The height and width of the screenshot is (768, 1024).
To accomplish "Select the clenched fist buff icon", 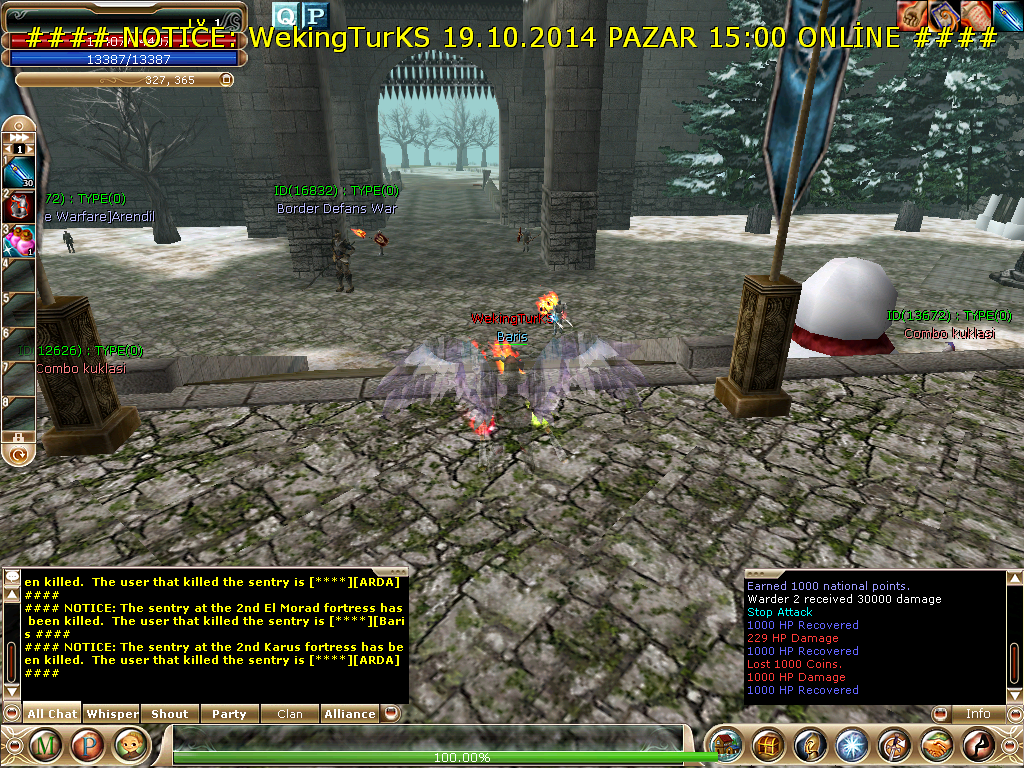I will click(x=910, y=14).
